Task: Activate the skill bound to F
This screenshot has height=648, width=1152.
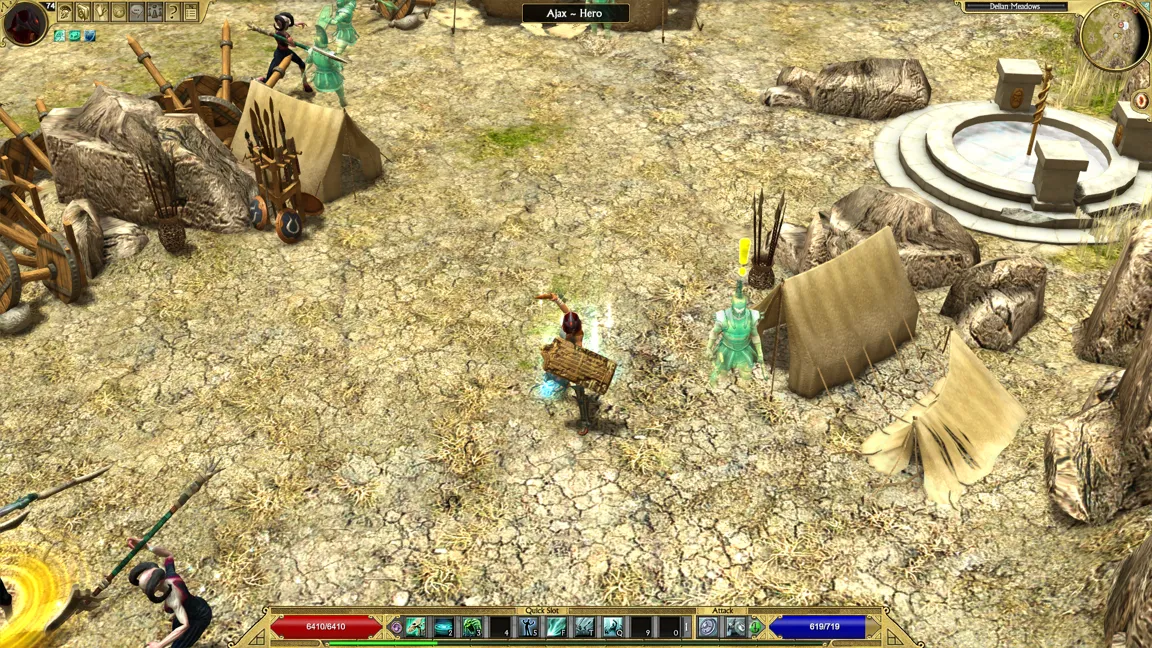Action: click(556, 627)
